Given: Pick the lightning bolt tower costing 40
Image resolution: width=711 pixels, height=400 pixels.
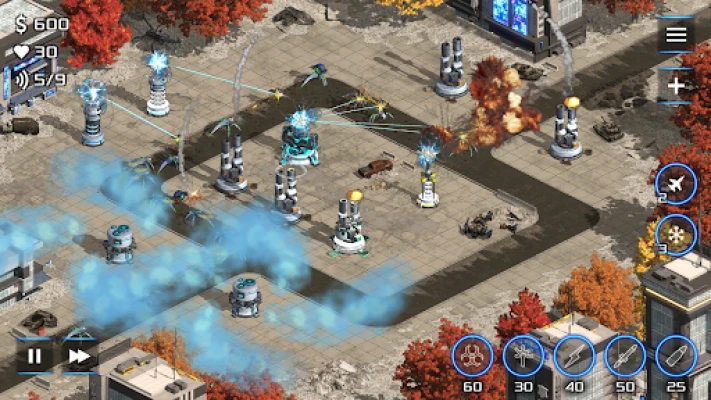Looking at the screenshot, I should pyautogui.click(x=574, y=356).
